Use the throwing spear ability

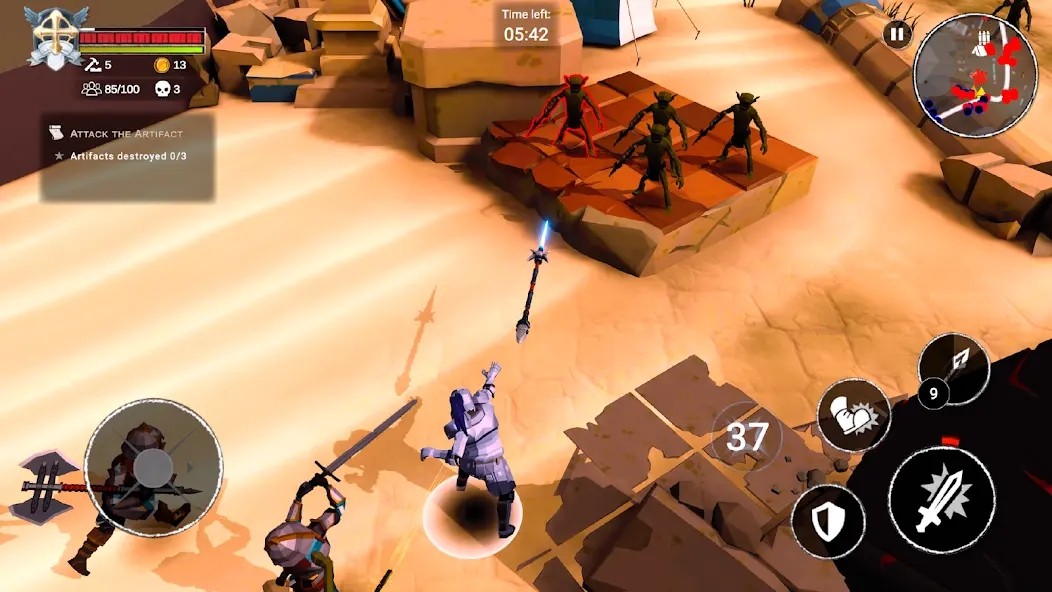(x=953, y=367)
